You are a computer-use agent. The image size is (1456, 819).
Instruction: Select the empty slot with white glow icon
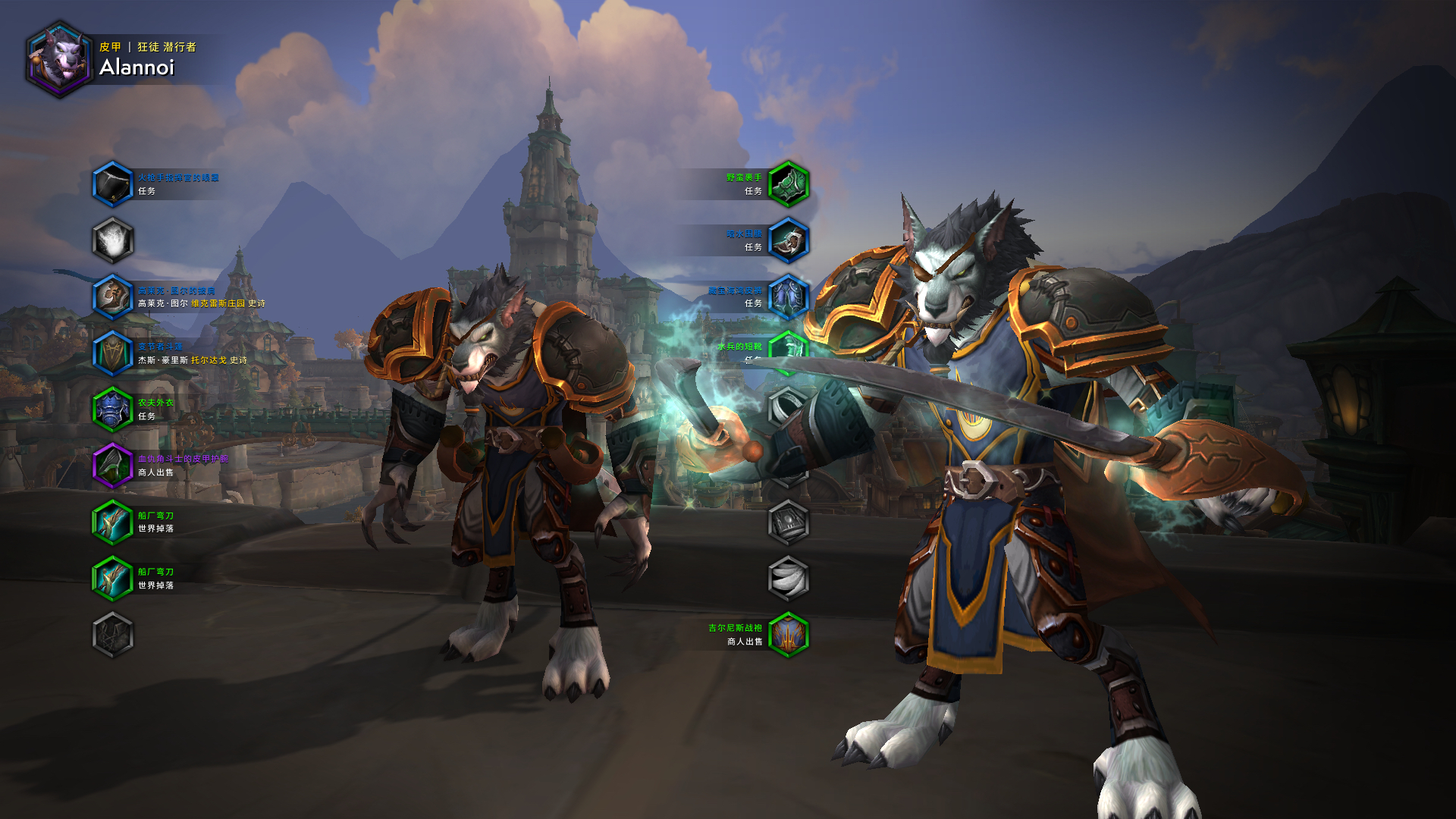click(113, 240)
